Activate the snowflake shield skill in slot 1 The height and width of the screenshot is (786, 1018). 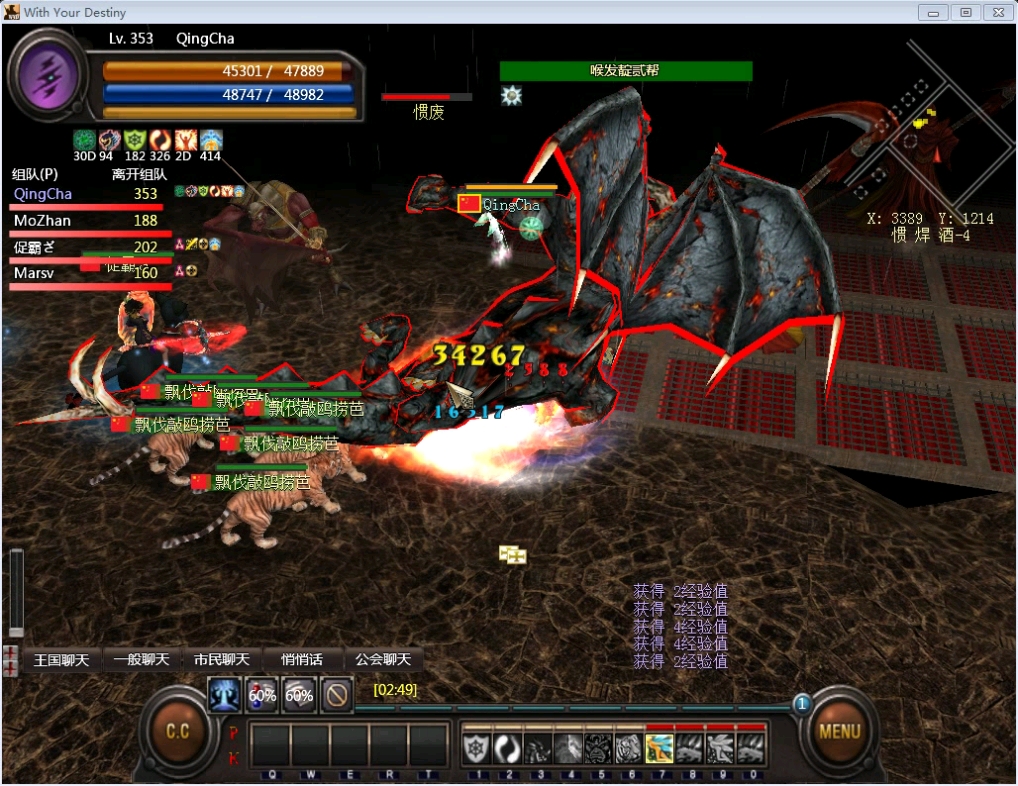(x=477, y=748)
